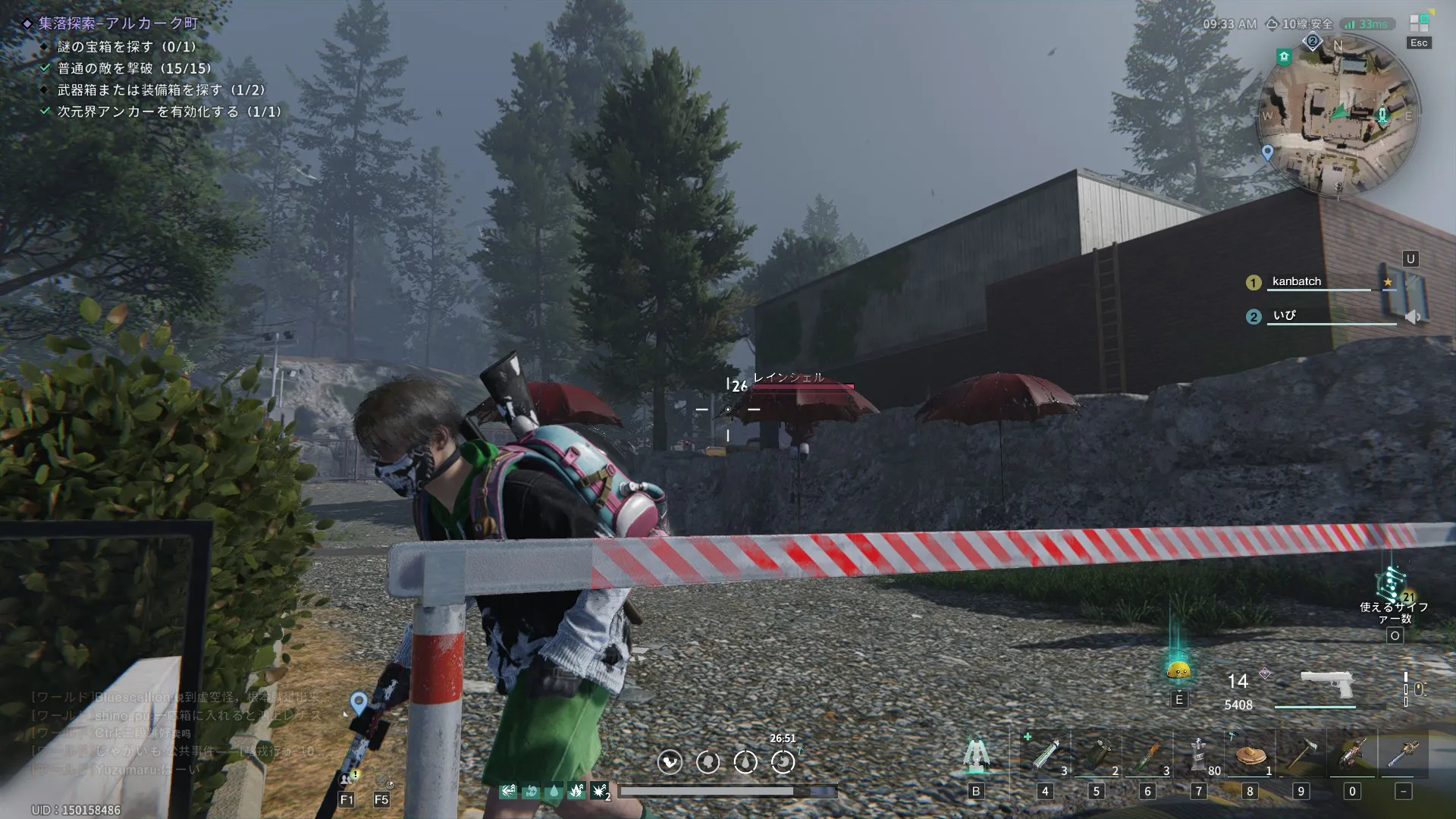Select teammate kanbatch in party list
The image size is (1456, 819).
(x=1297, y=281)
